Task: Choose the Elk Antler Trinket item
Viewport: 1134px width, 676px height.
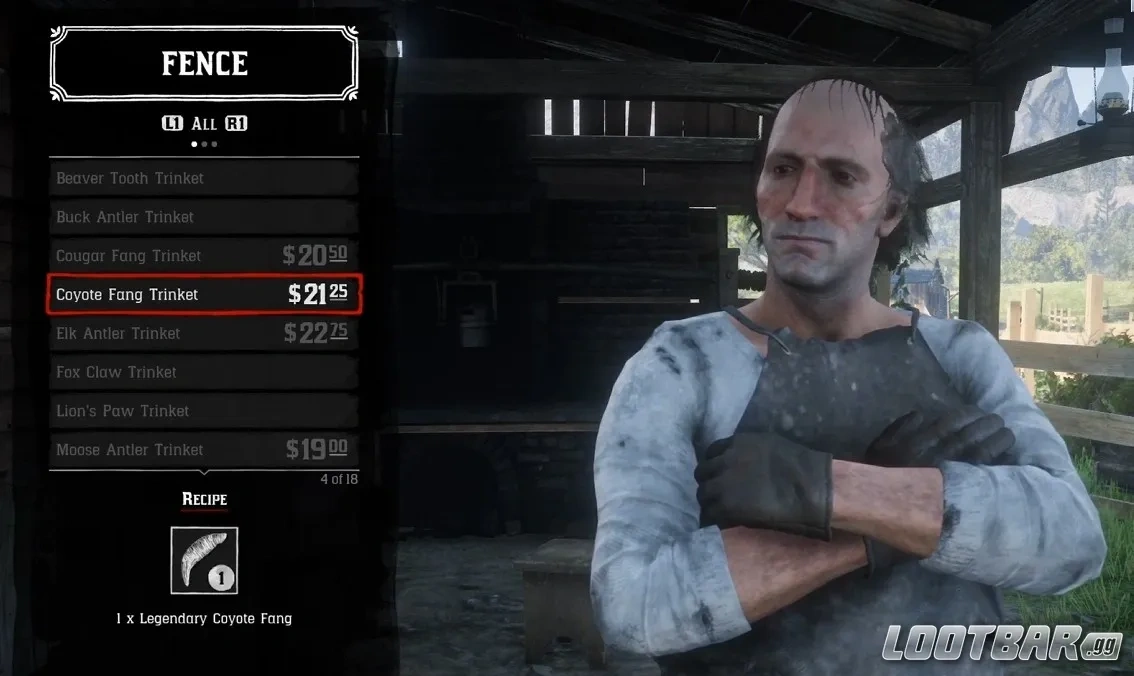Action: [204, 333]
